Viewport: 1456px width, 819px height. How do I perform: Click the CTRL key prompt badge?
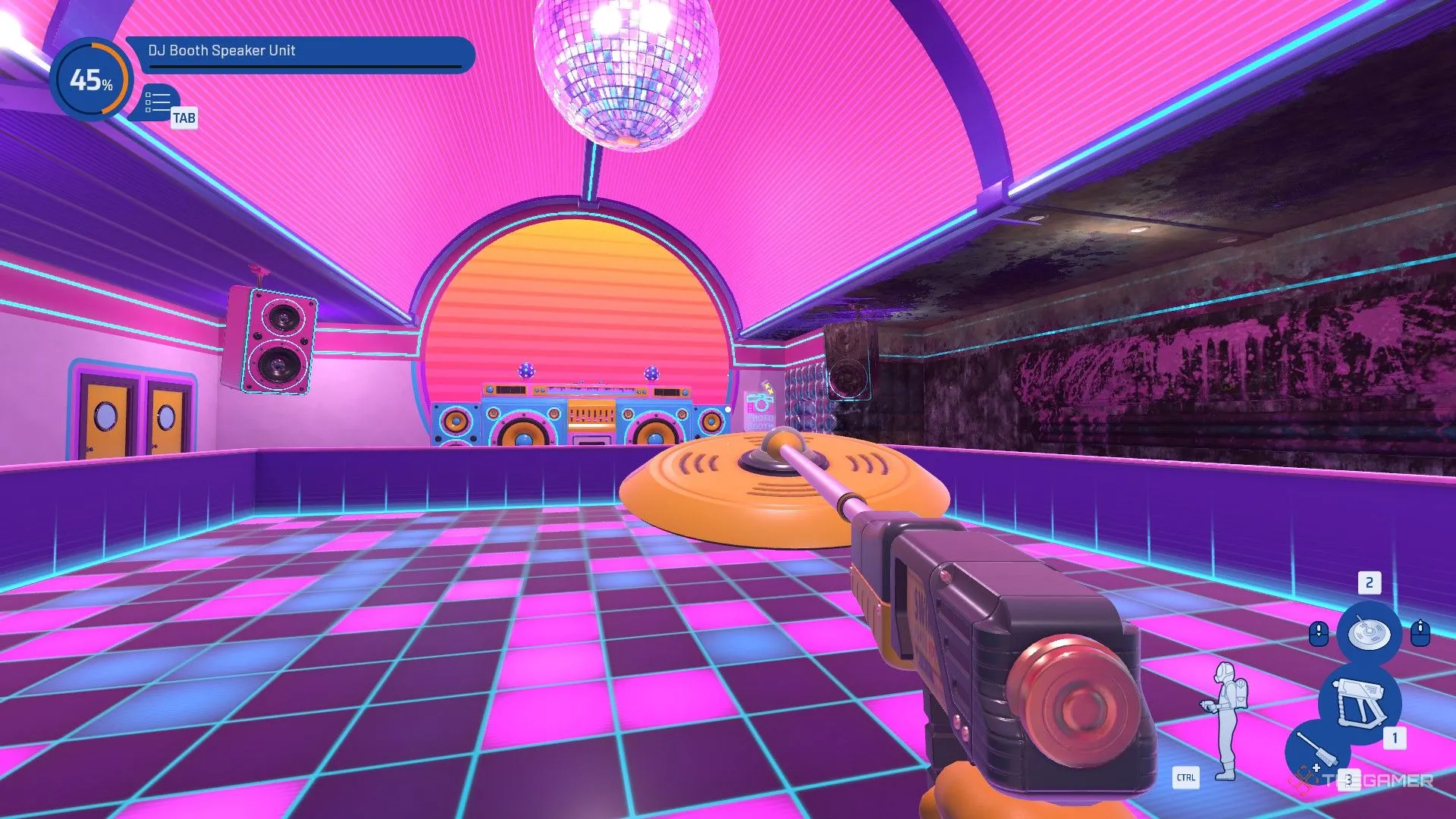tap(1188, 778)
